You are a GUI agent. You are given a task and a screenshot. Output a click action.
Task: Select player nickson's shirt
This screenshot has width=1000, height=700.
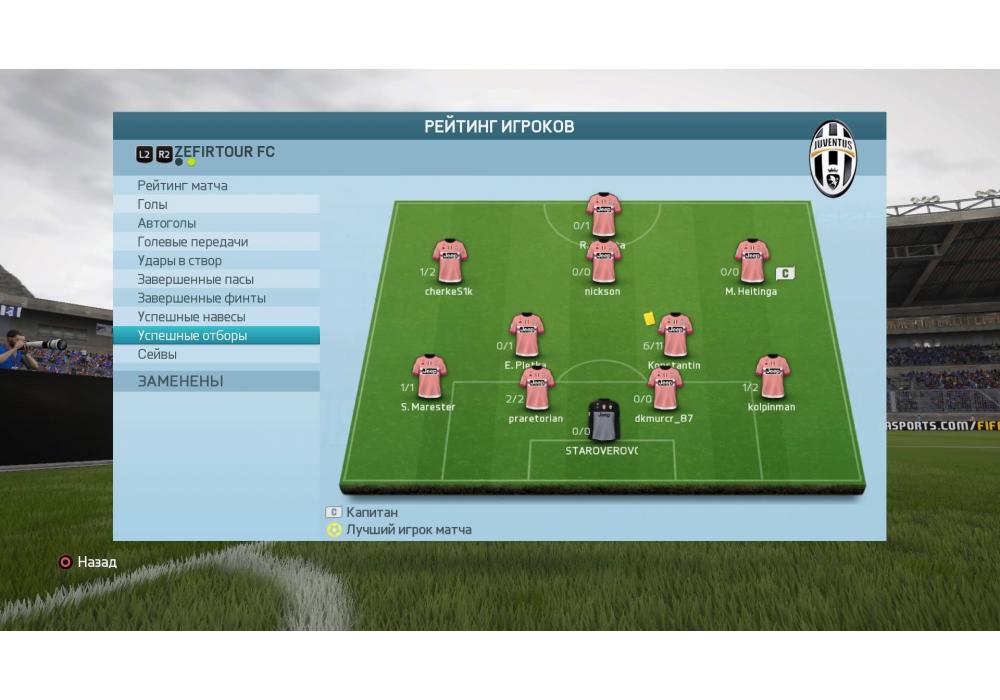click(603, 262)
